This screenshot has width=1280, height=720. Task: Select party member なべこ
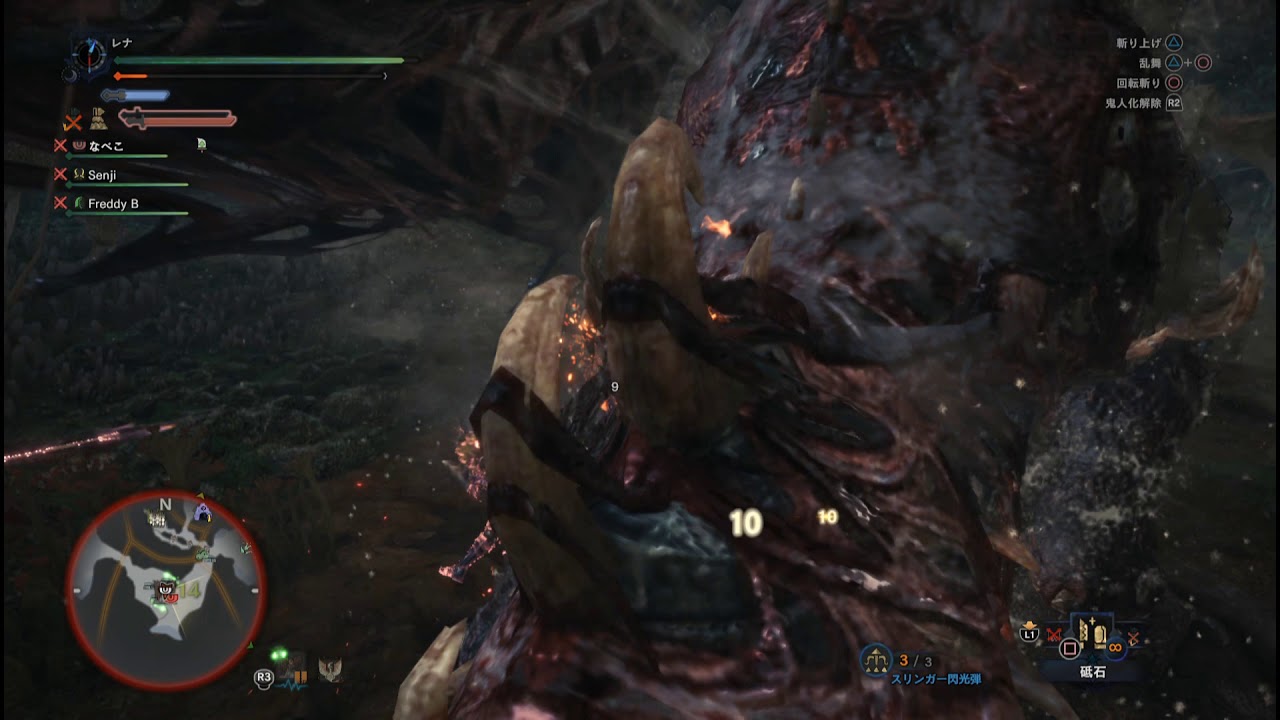(x=105, y=146)
